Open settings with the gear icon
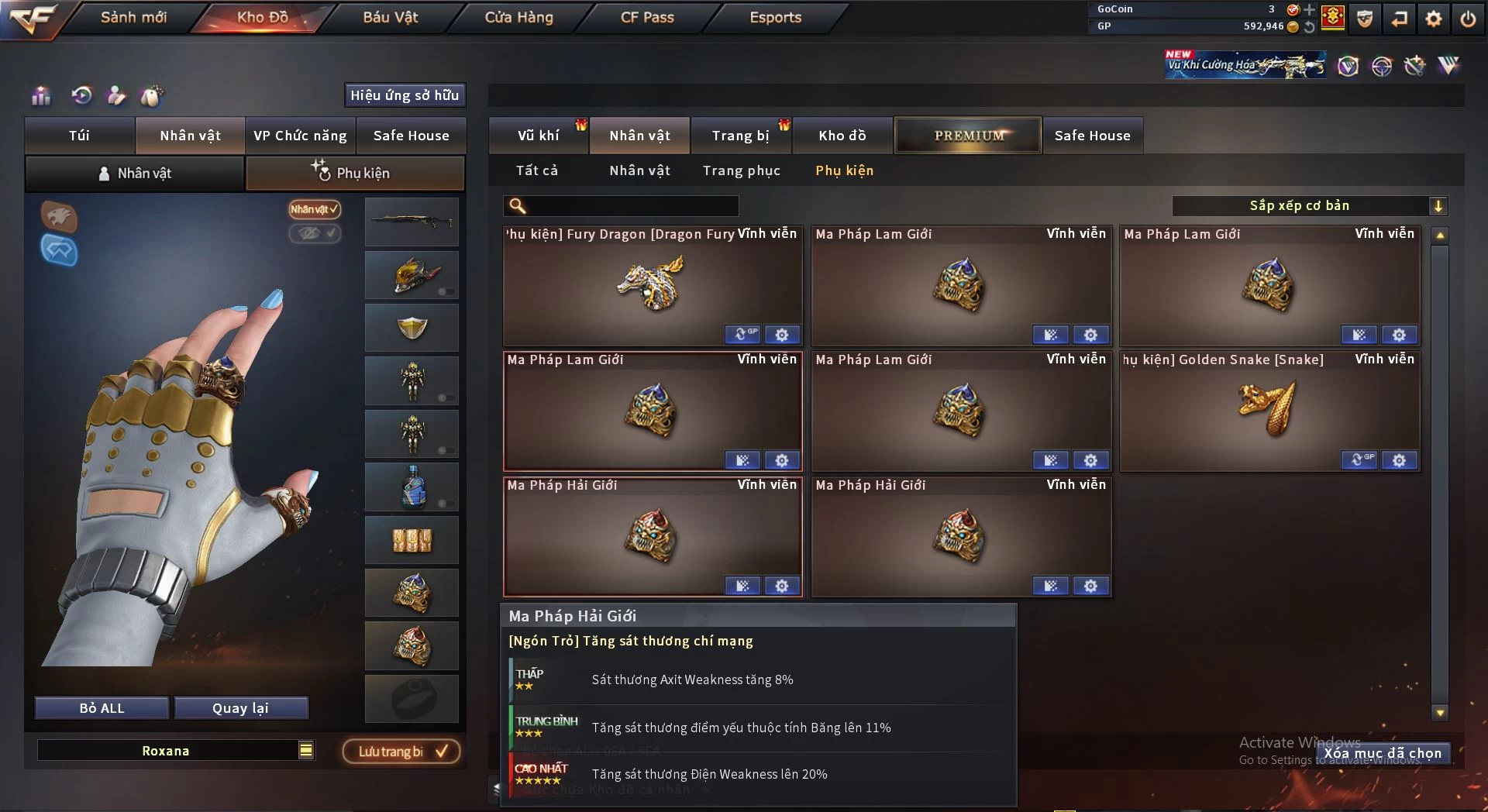 coord(1433,19)
